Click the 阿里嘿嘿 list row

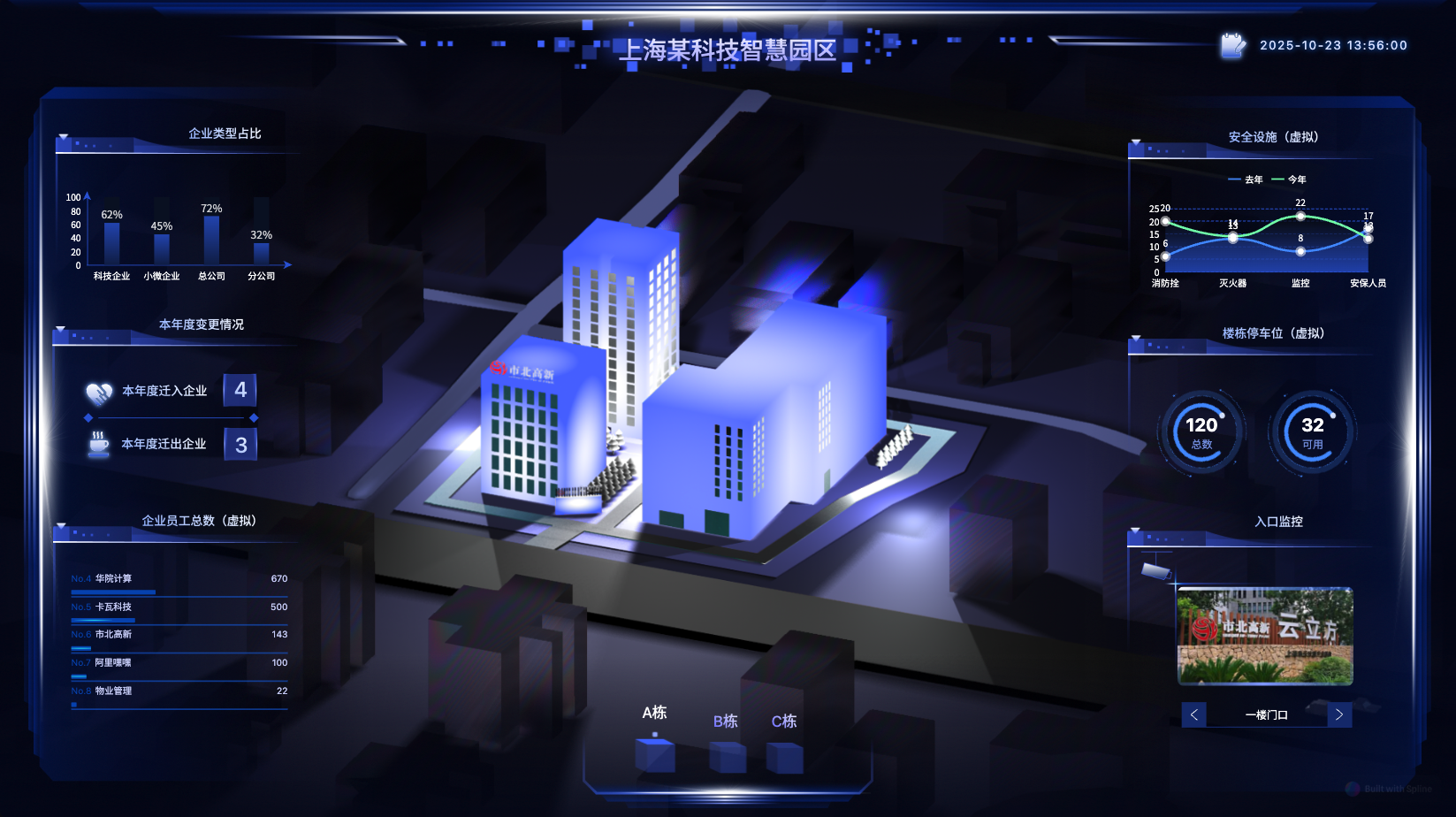coord(179,663)
